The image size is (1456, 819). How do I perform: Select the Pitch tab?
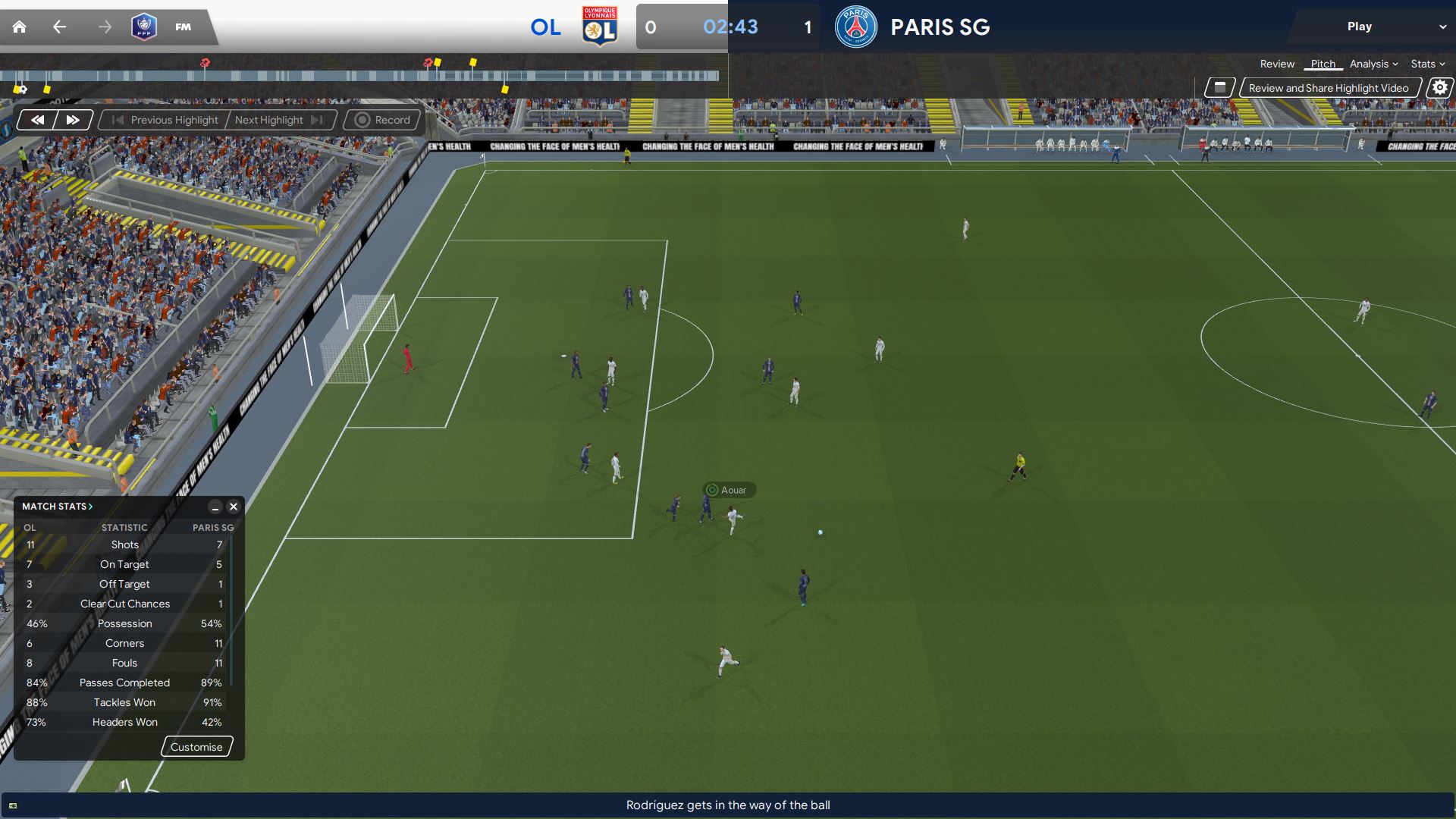(x=1323, y=64)
